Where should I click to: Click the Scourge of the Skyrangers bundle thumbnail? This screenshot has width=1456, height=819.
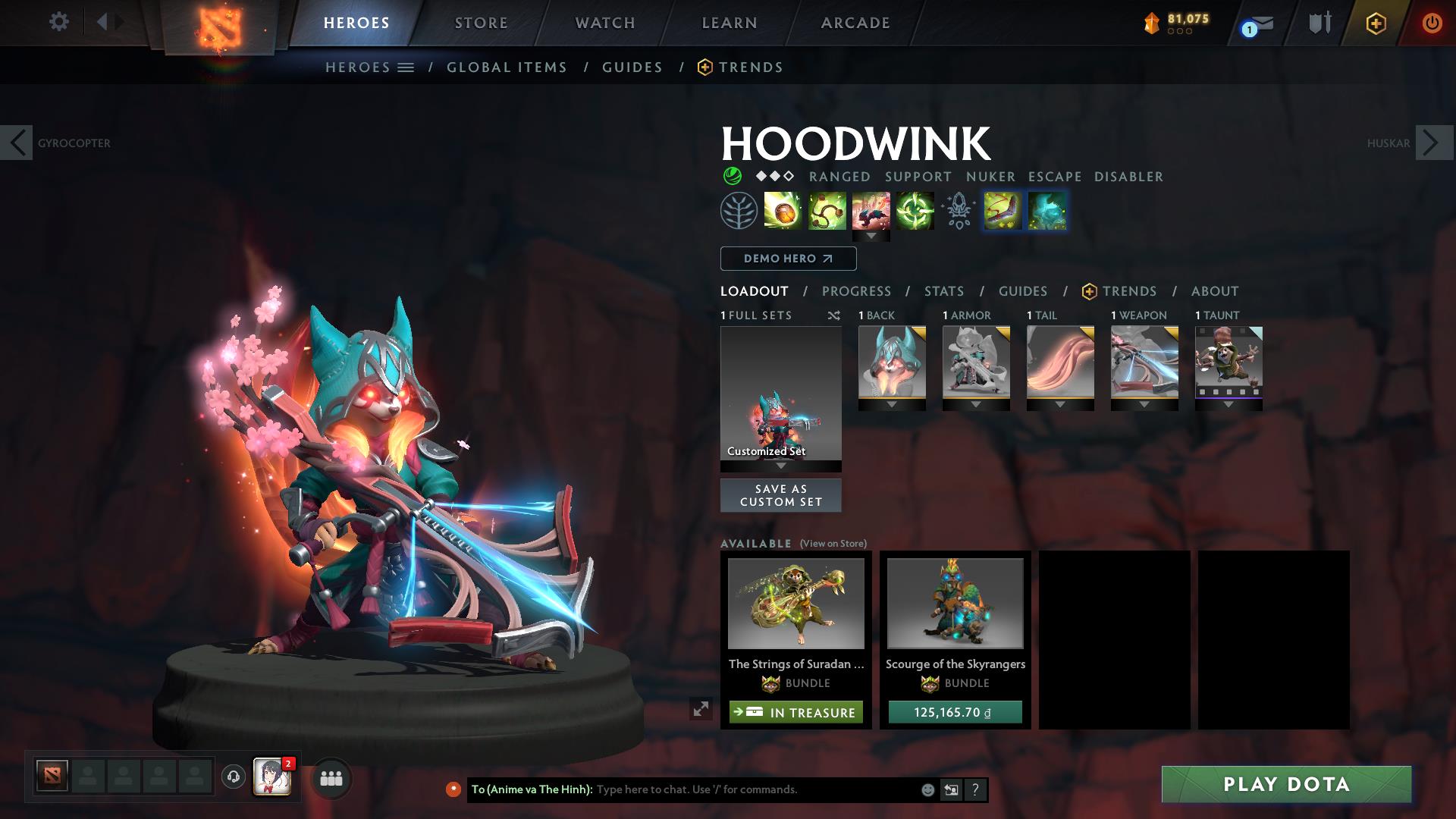click(x=954, y=604)
